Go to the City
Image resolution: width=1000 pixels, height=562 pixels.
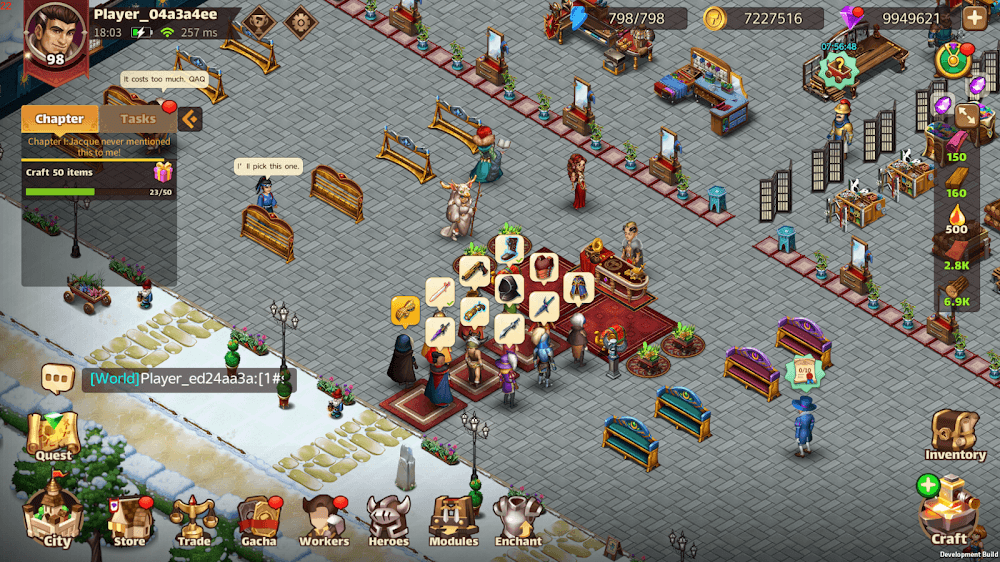click(56, 517)
